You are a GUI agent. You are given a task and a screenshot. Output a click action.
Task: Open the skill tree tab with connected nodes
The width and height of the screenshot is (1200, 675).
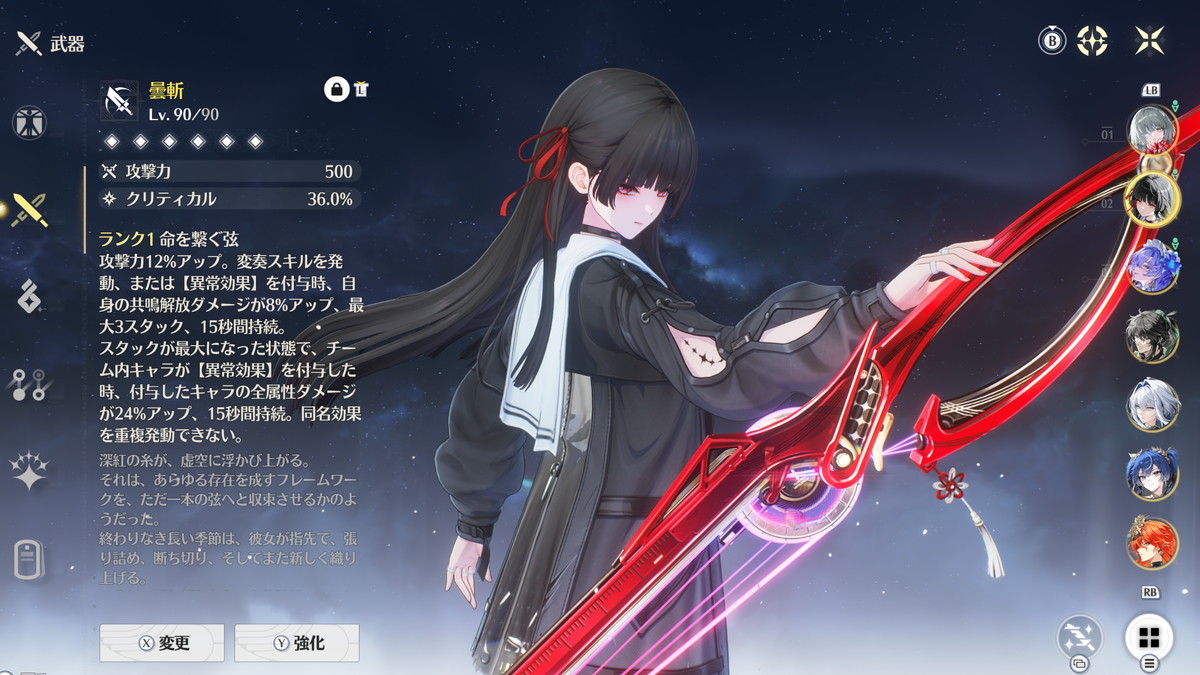pyautogui.click(x=29, y=384)
